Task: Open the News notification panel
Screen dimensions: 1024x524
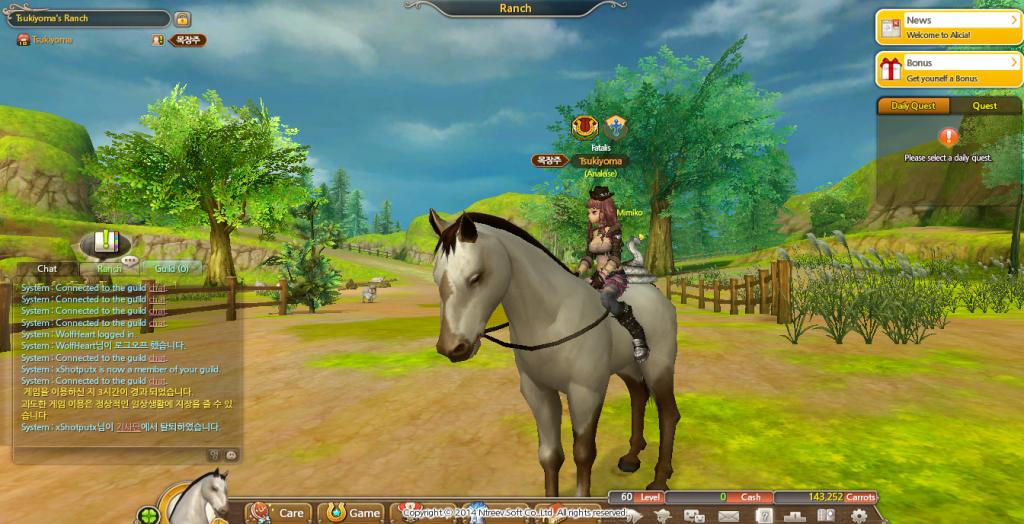Action: click(947, 27)
